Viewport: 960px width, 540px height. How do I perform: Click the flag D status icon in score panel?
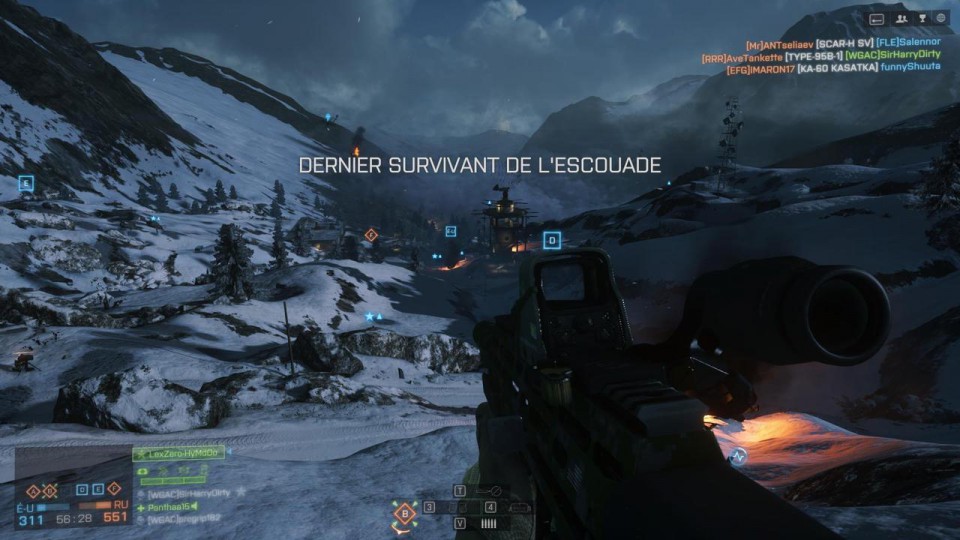(82, 491)
